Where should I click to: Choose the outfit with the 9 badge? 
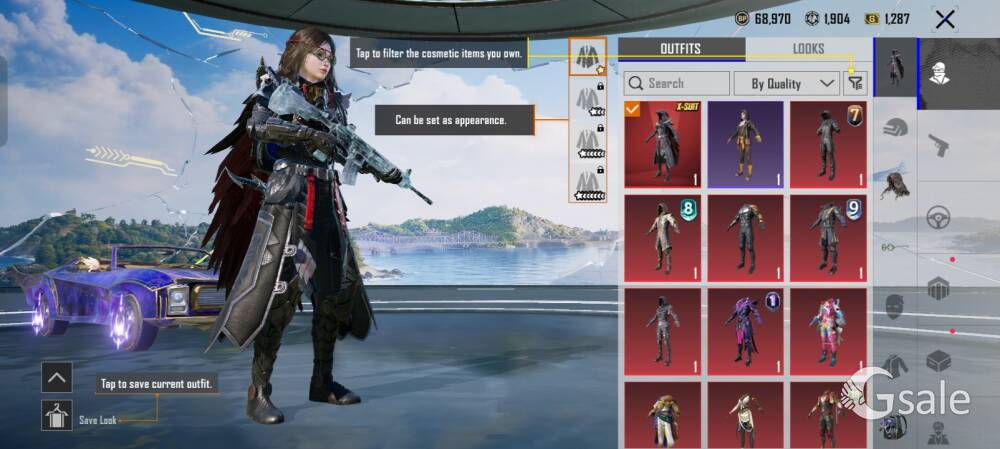[x=828, y=238]
